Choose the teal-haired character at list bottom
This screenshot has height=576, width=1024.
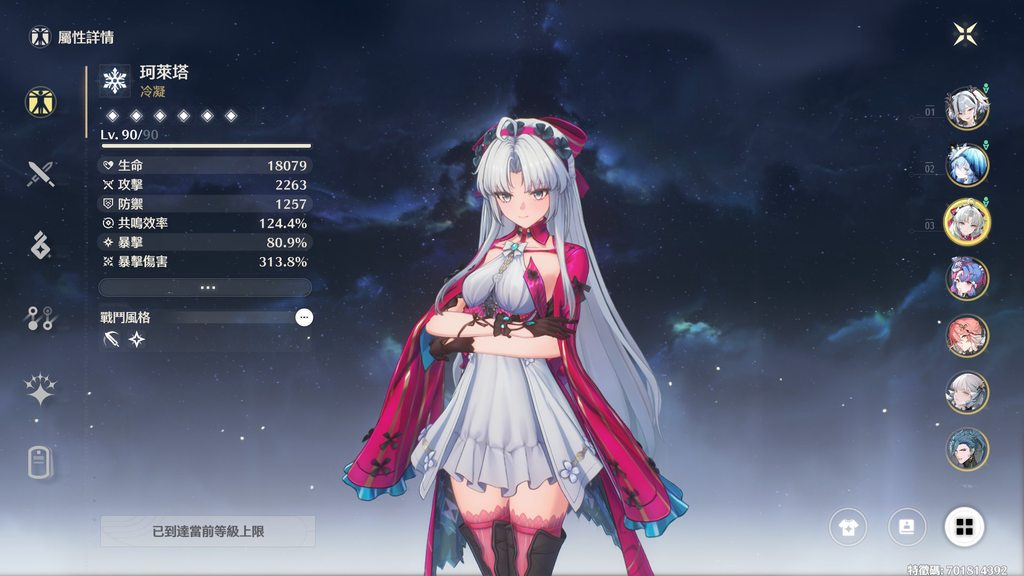click(x=967, y=450)
